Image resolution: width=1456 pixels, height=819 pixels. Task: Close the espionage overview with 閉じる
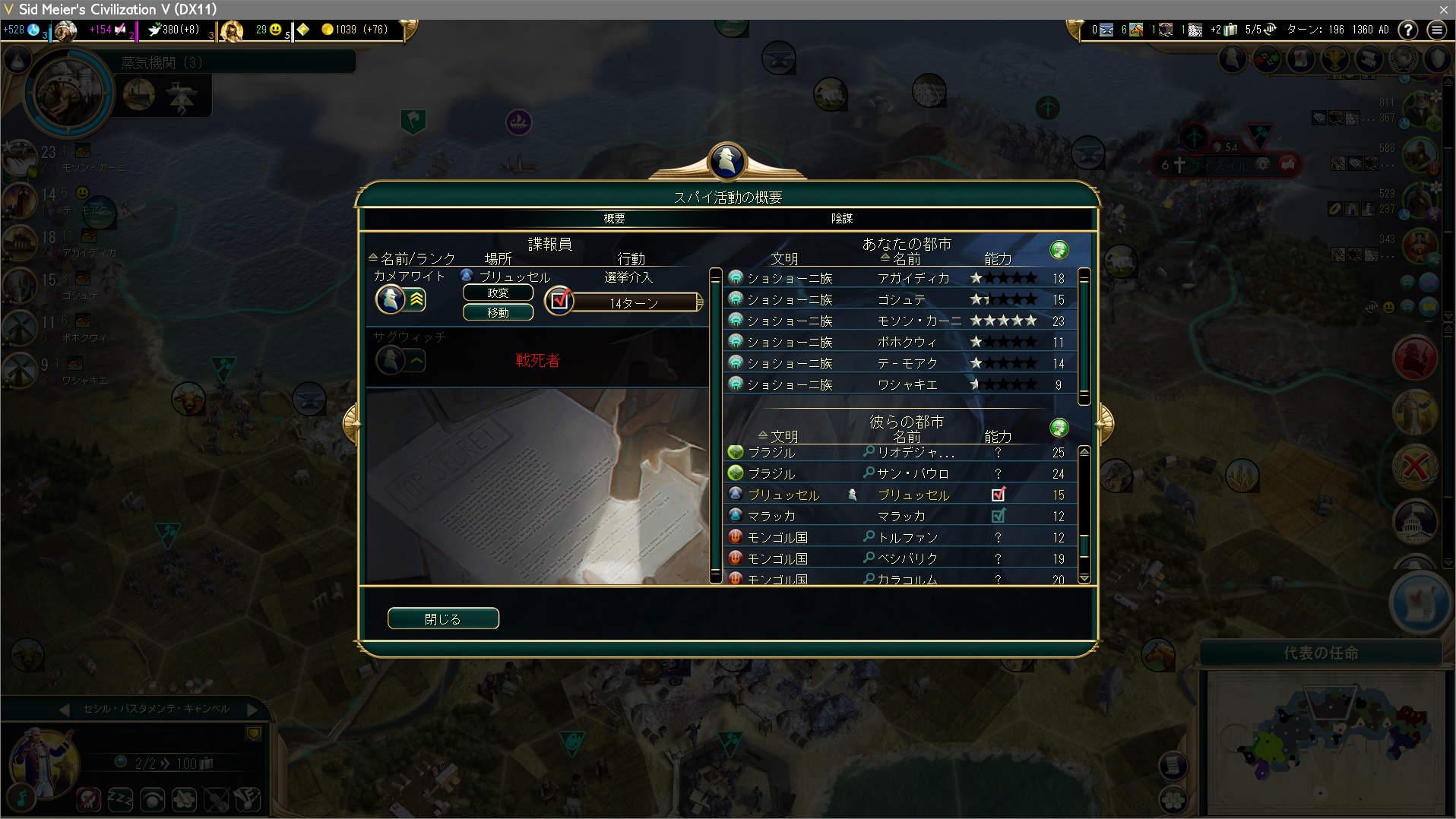pyautogui.click(x=443, y=618)
